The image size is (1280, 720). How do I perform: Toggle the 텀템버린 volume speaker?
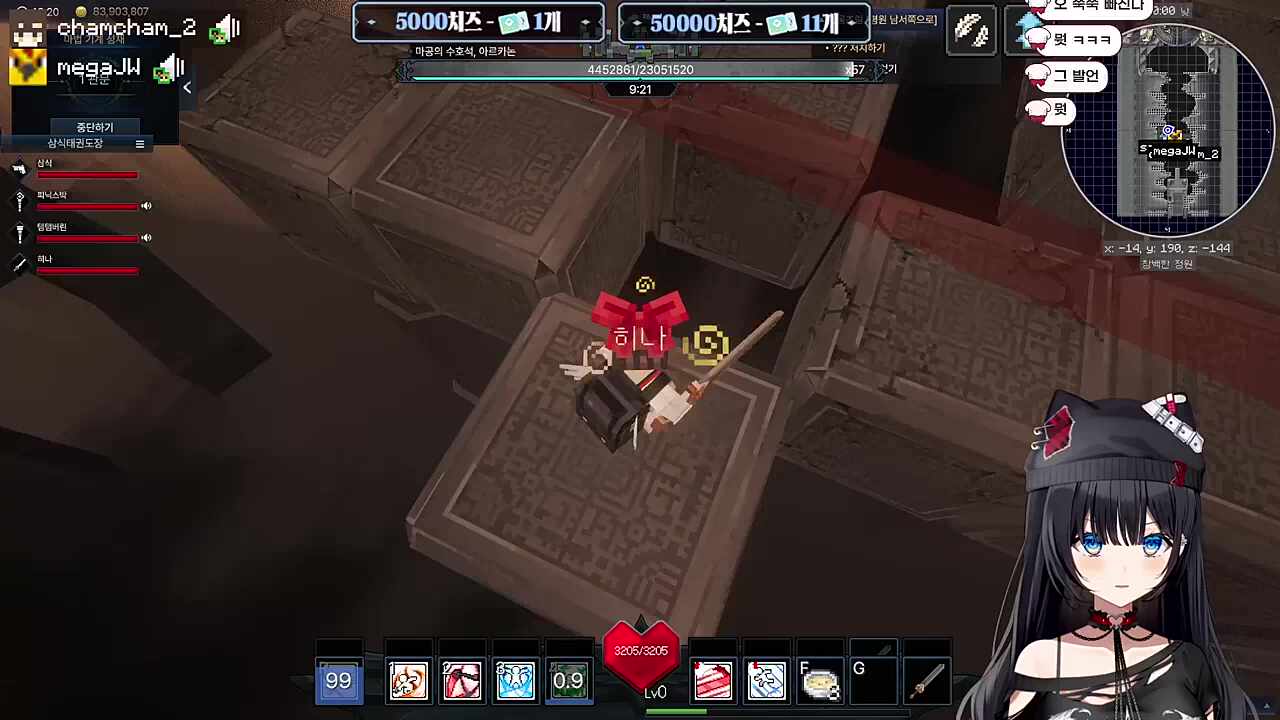point(147,238)
